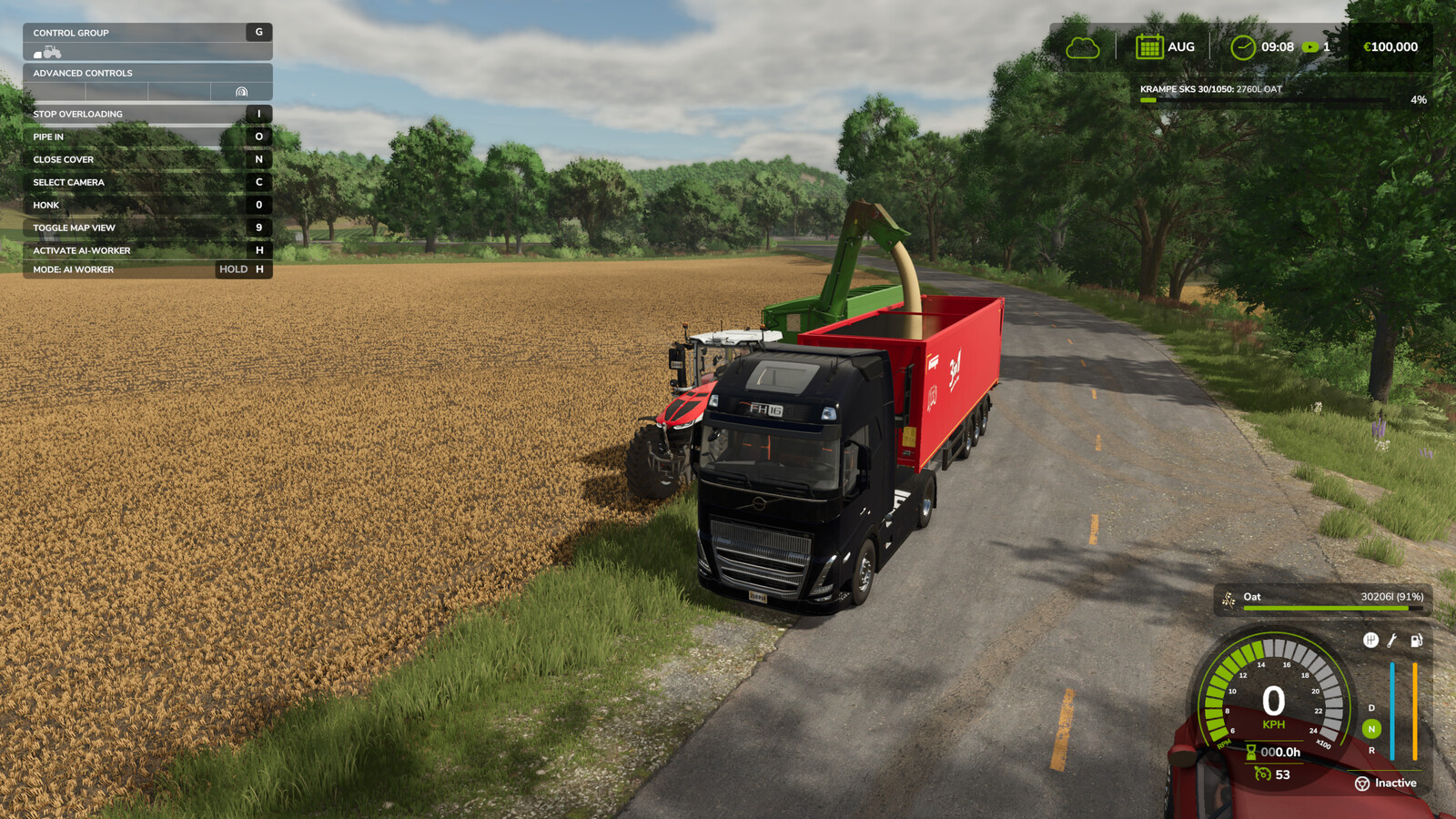Select the wrench damage icon

1392,641
